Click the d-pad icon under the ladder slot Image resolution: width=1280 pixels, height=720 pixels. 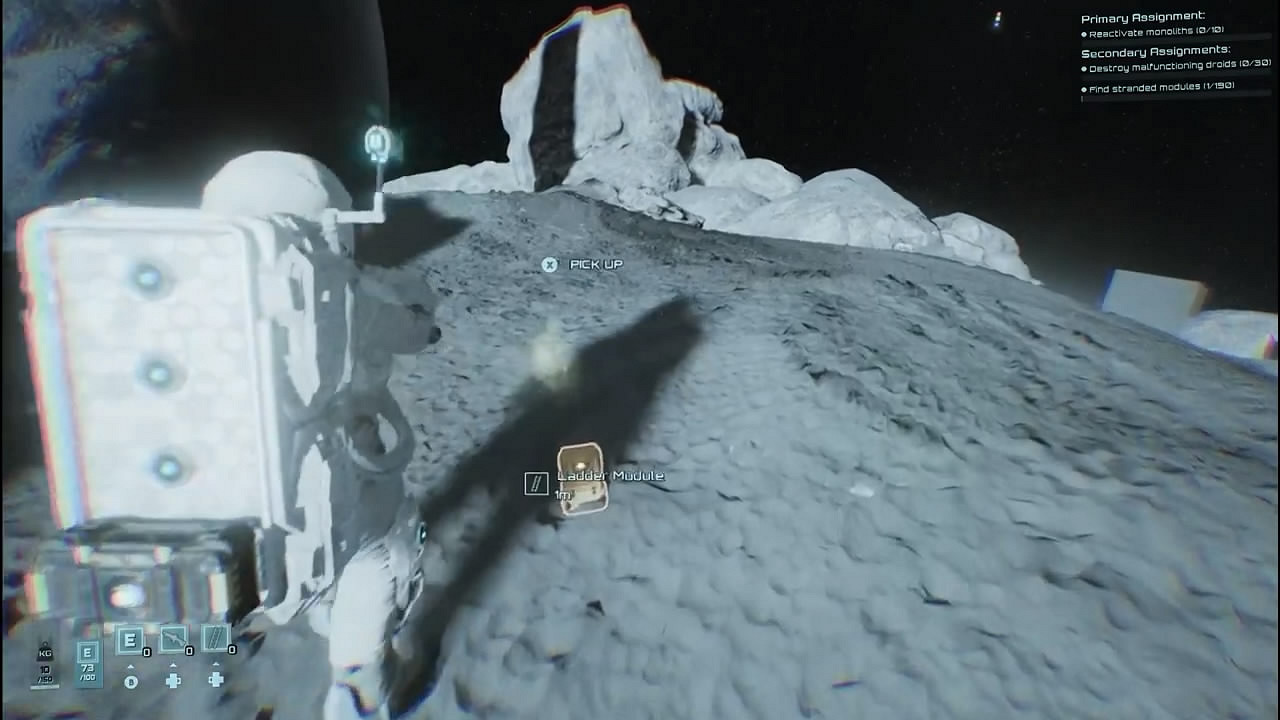216,679
